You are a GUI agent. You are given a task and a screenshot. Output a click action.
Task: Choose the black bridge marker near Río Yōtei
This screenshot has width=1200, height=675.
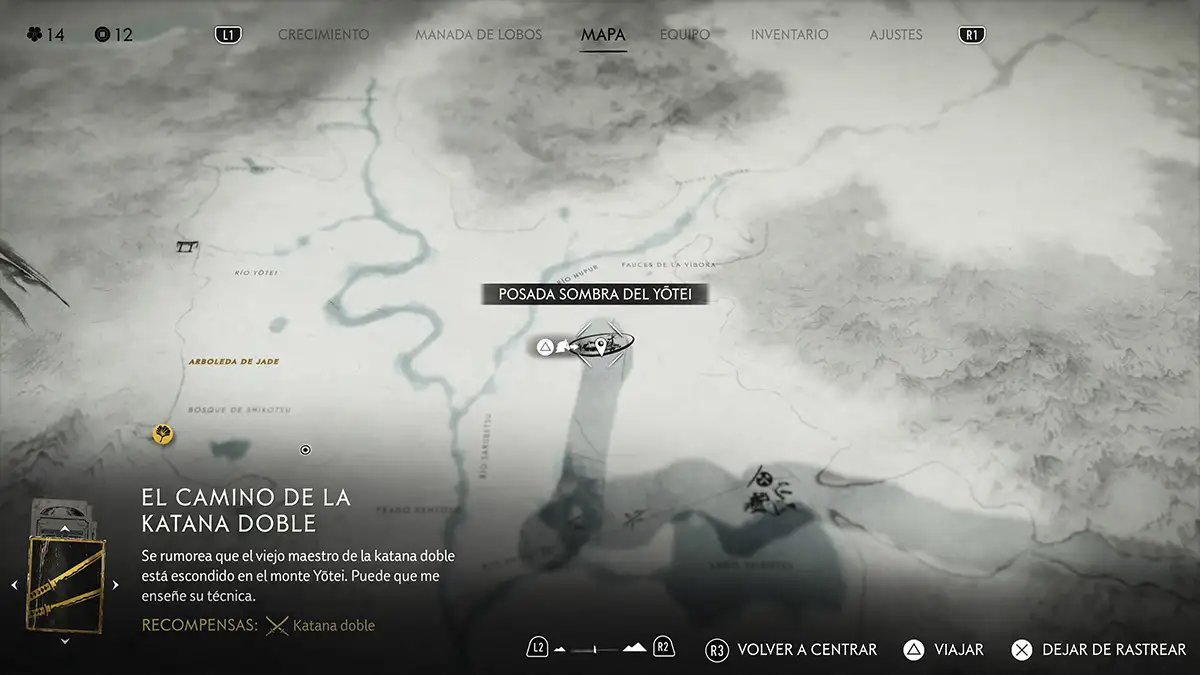point(187,246)
